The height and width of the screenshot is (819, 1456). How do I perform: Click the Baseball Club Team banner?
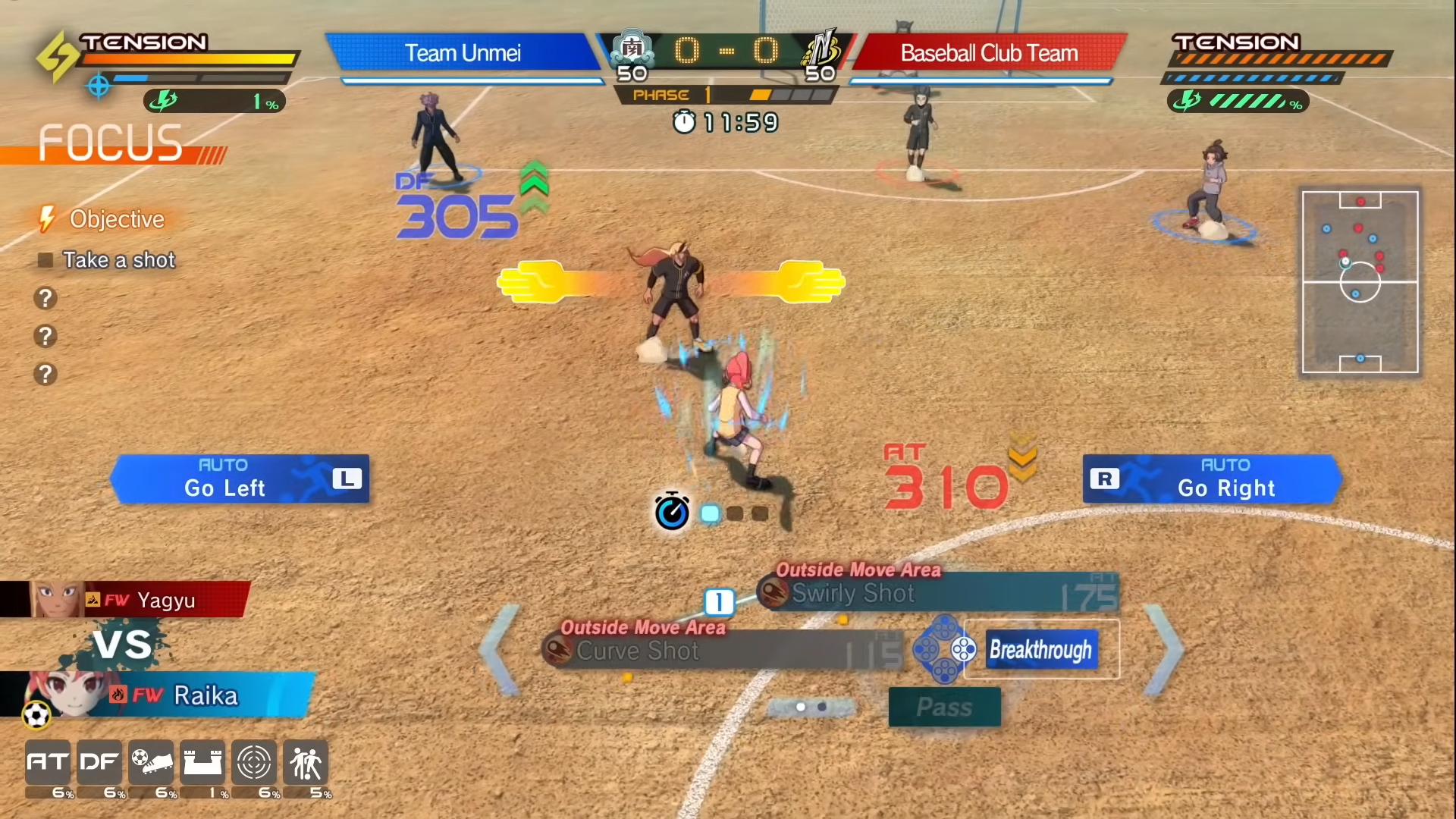989,53
